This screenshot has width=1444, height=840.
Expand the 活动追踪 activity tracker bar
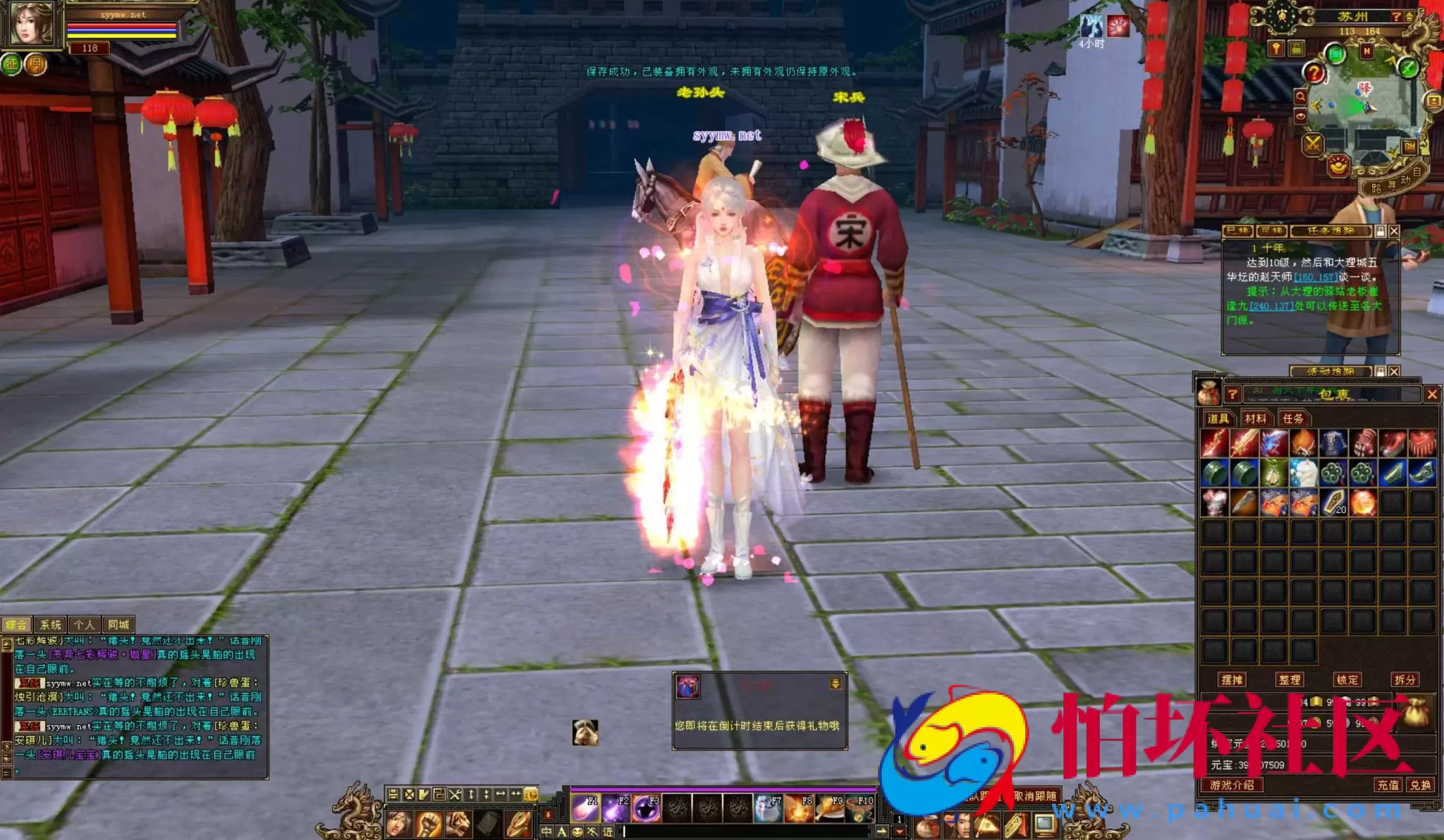(x=1331, y=372)
